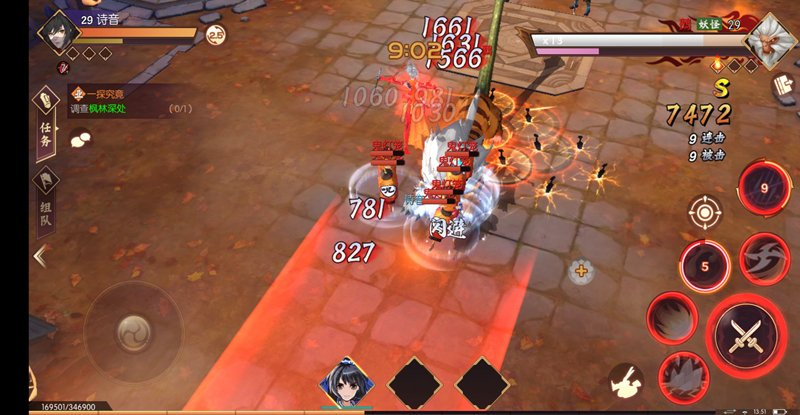Trigger the dodge roll silhouette button
Viewport: 800px width, 415px height.
[x=627, y=378]
